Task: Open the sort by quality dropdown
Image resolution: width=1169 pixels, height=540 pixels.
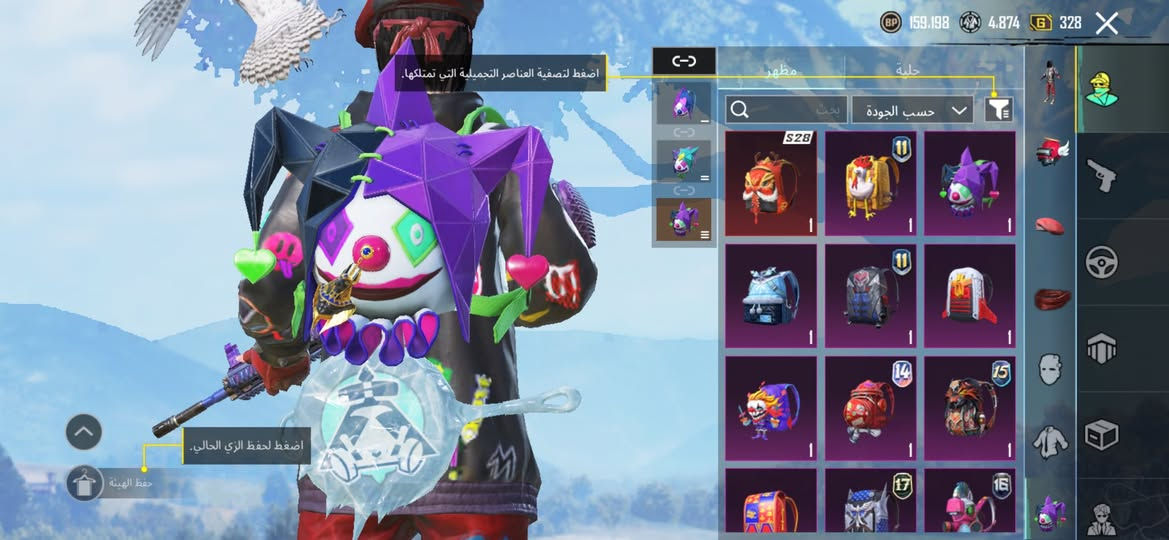Action: pyautogui.click(x=913, y=110)
